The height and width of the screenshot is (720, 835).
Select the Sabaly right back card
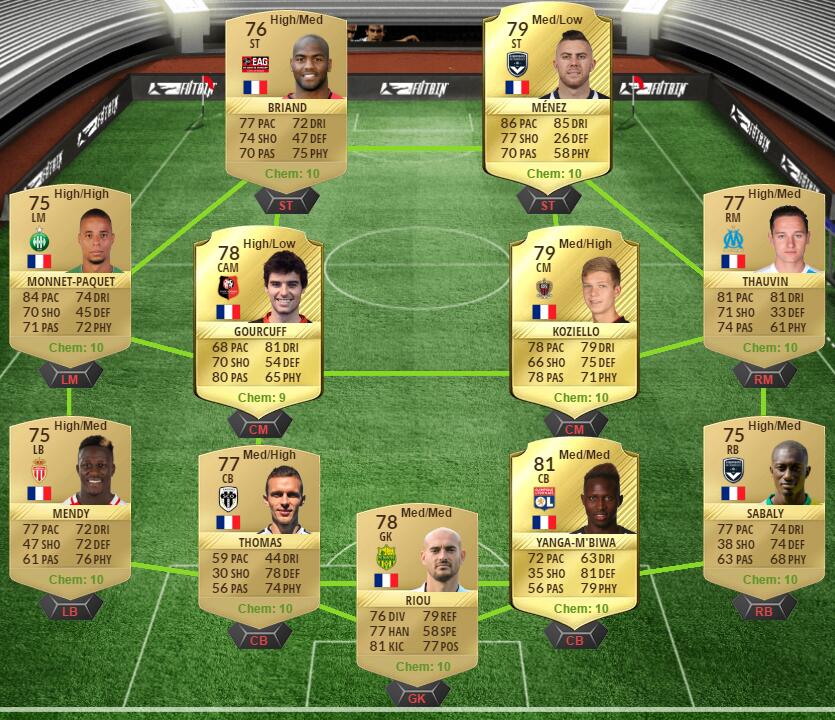coord(763,503)
